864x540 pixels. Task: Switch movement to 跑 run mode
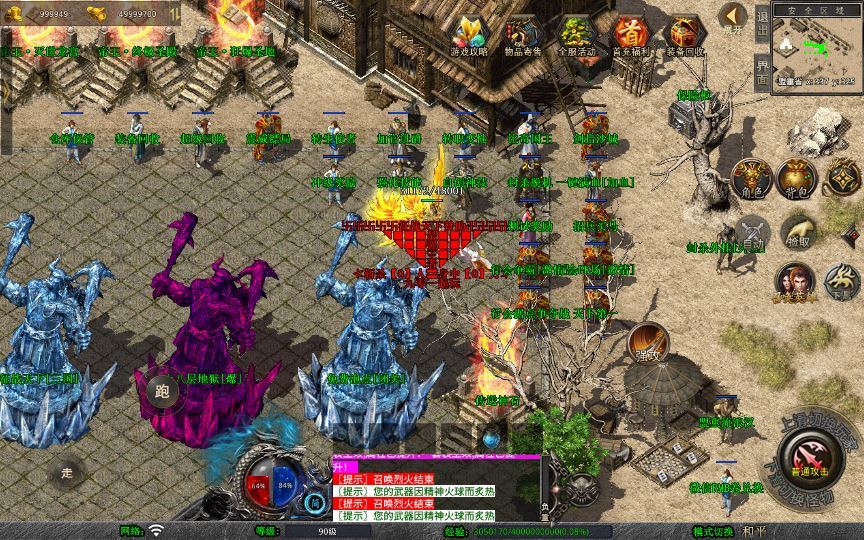click(x=162, y=392)
